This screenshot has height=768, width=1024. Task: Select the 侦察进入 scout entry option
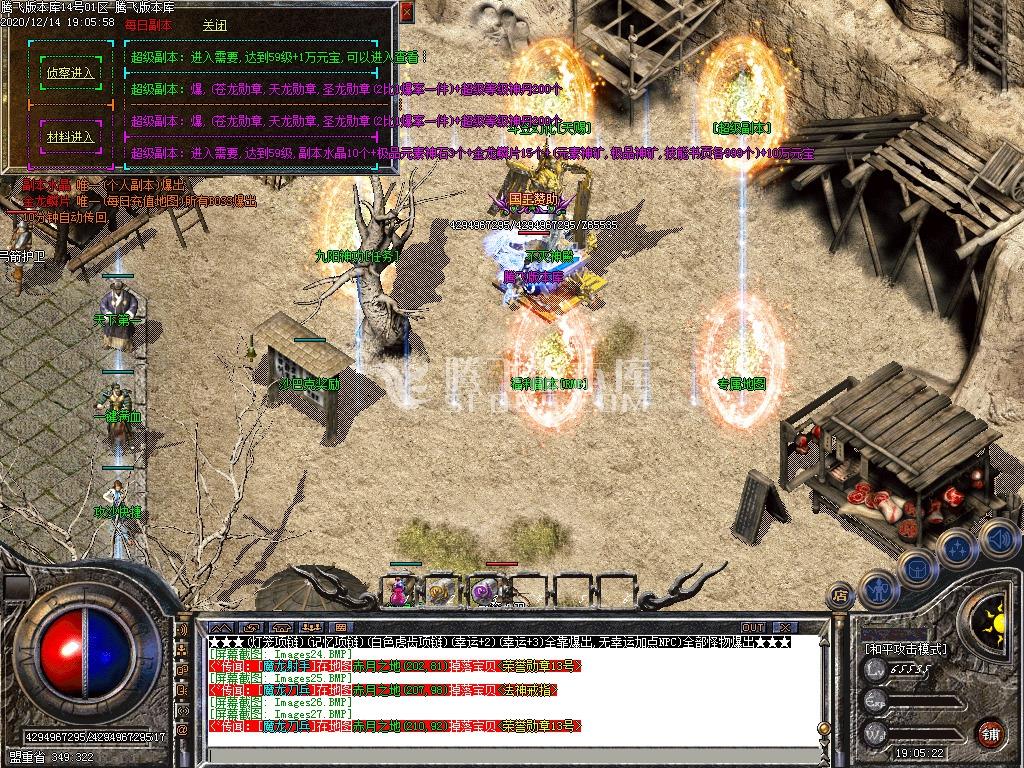coord(70,73)
